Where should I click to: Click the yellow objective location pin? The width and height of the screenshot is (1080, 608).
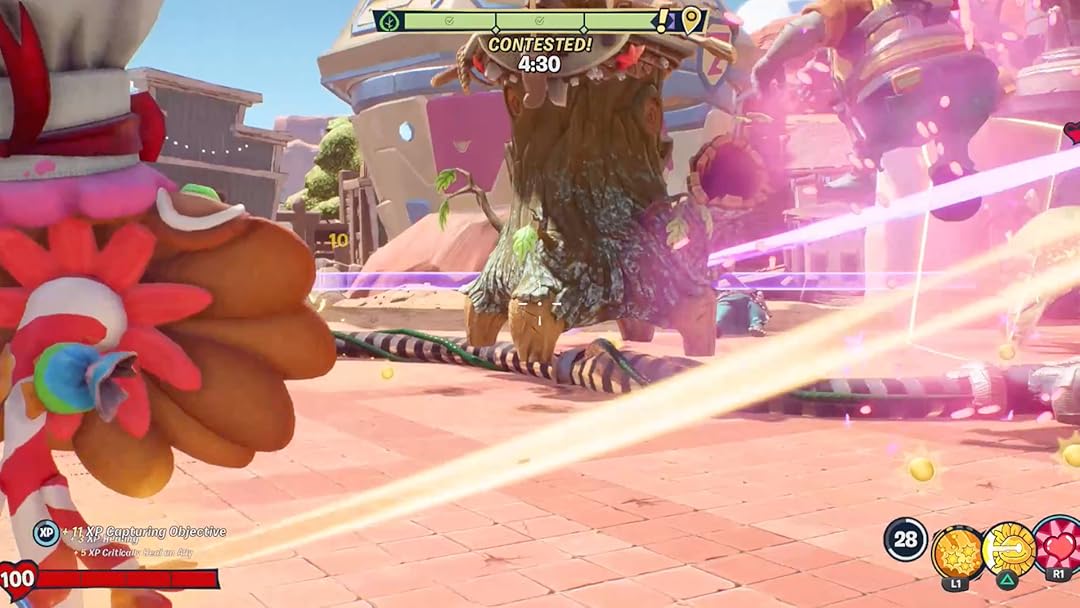[690, 19]
